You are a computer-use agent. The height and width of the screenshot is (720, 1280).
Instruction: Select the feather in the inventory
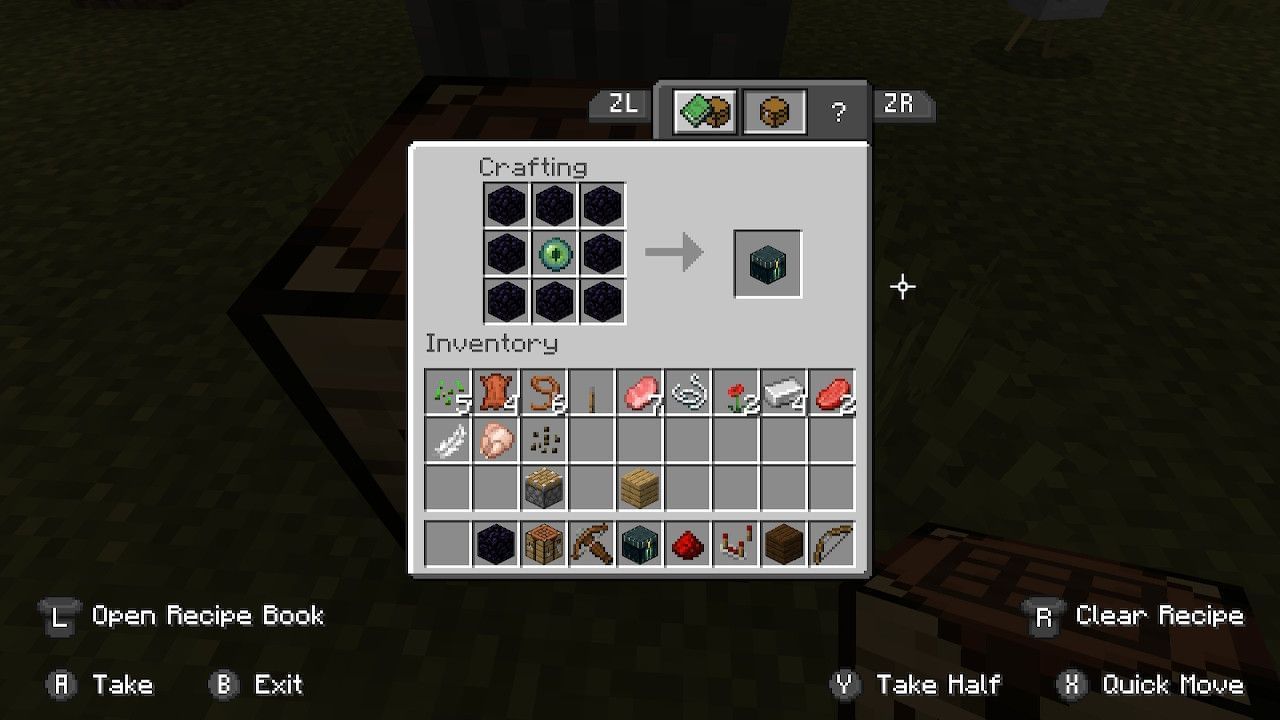click(x=449, y=441)
